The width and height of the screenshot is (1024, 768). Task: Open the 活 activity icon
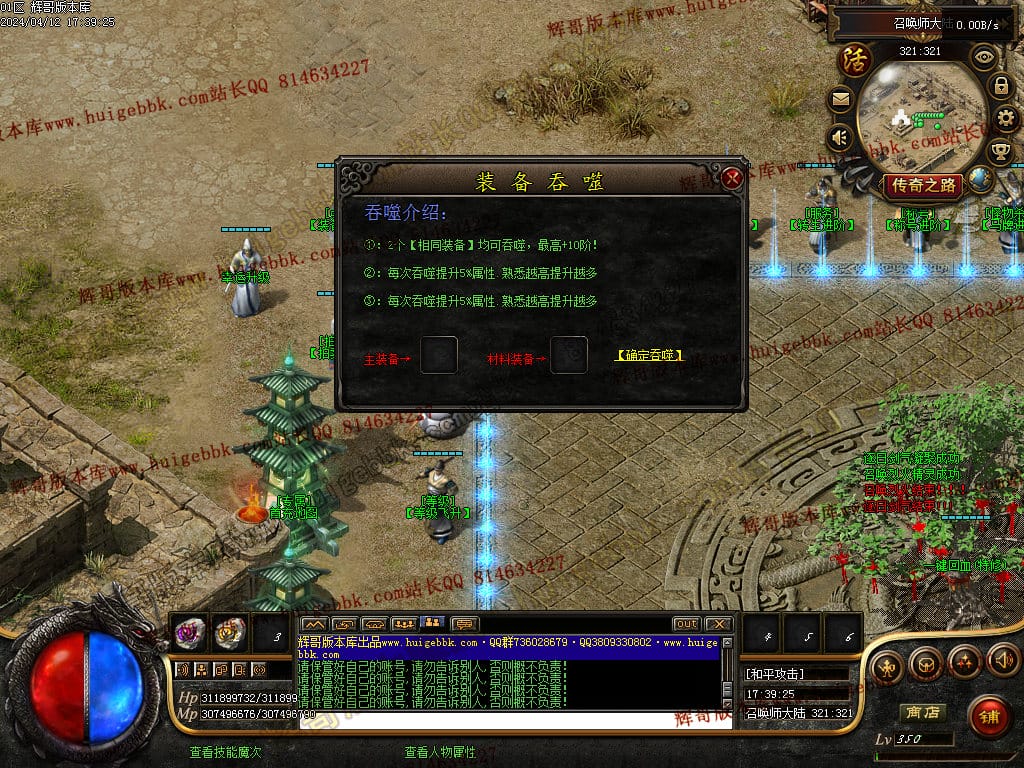click(855, 59)
